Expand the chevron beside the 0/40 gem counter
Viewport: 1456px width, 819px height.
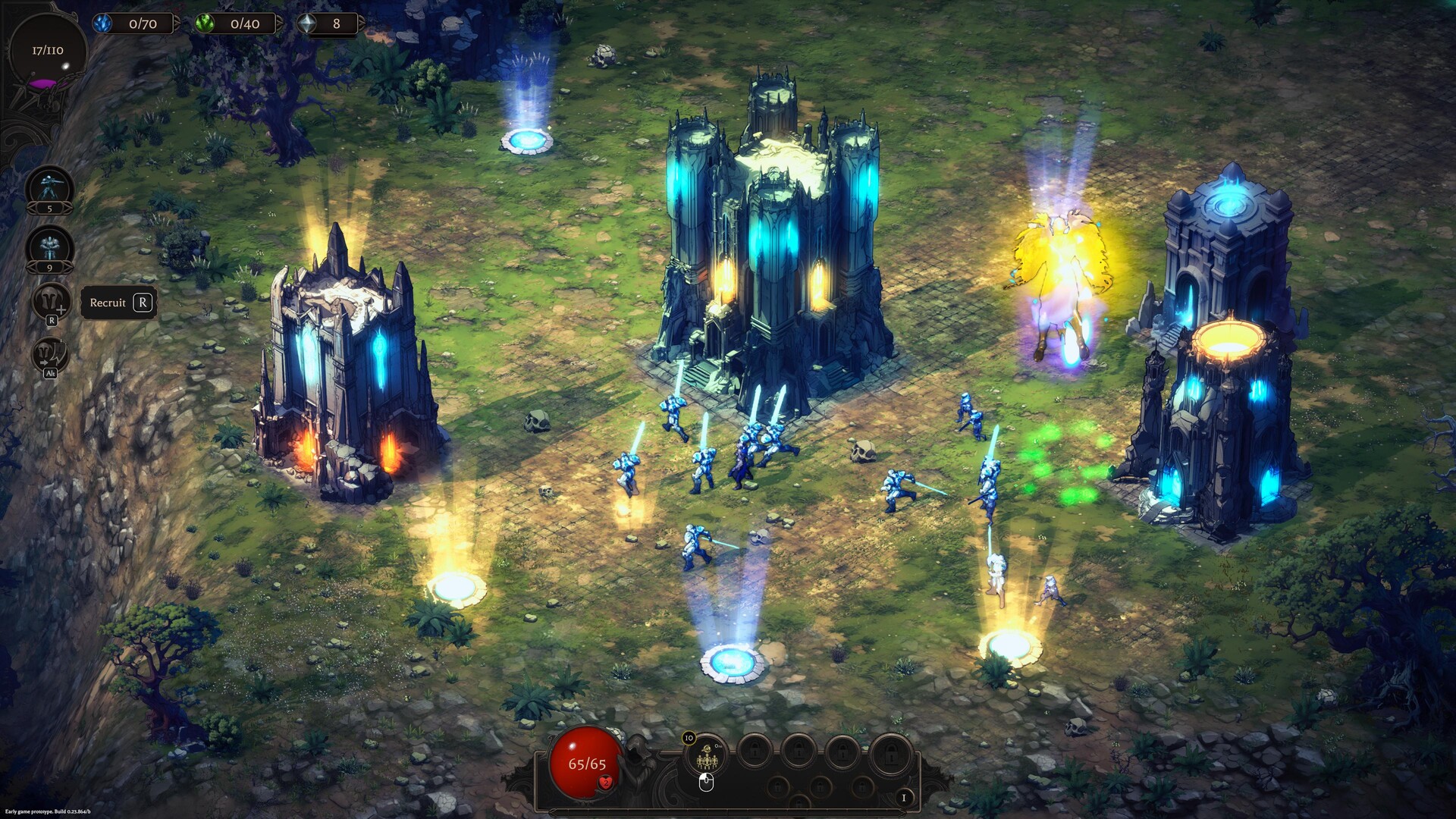[x=279, y=23]
